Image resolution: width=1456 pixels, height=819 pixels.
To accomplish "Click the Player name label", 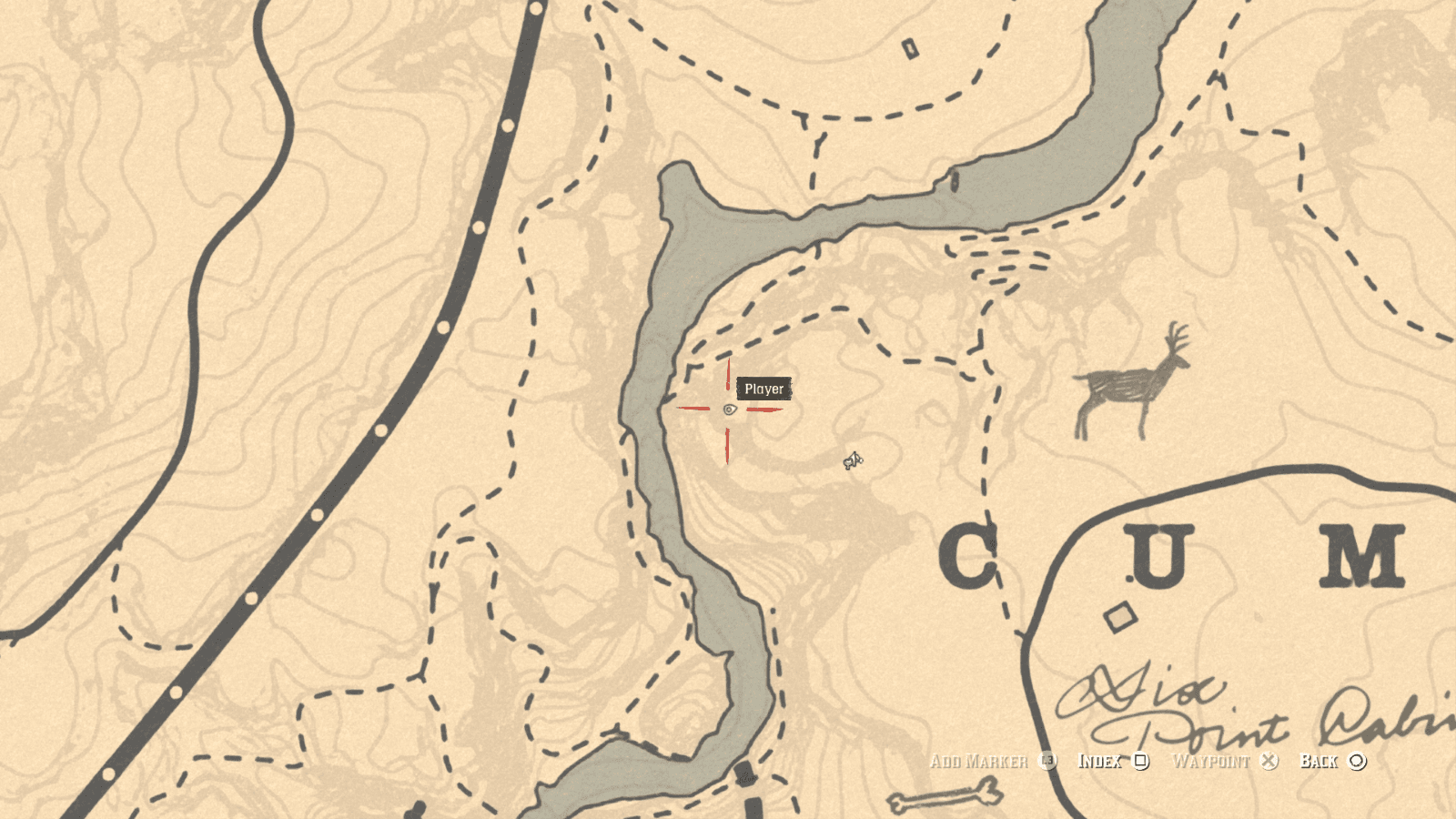I will coord(765,389).
